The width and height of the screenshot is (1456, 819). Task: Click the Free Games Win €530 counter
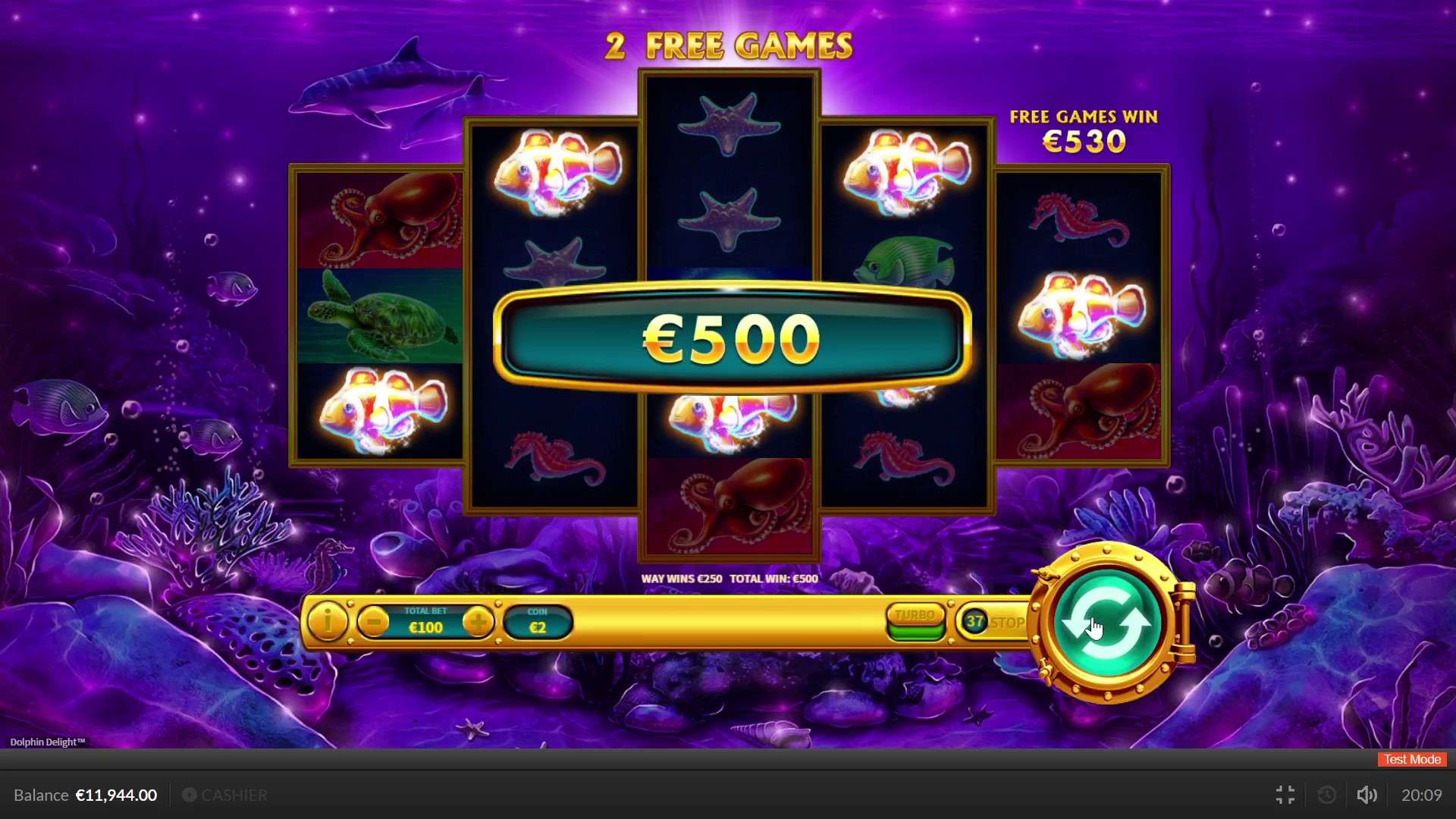[x=1084, y=130]
